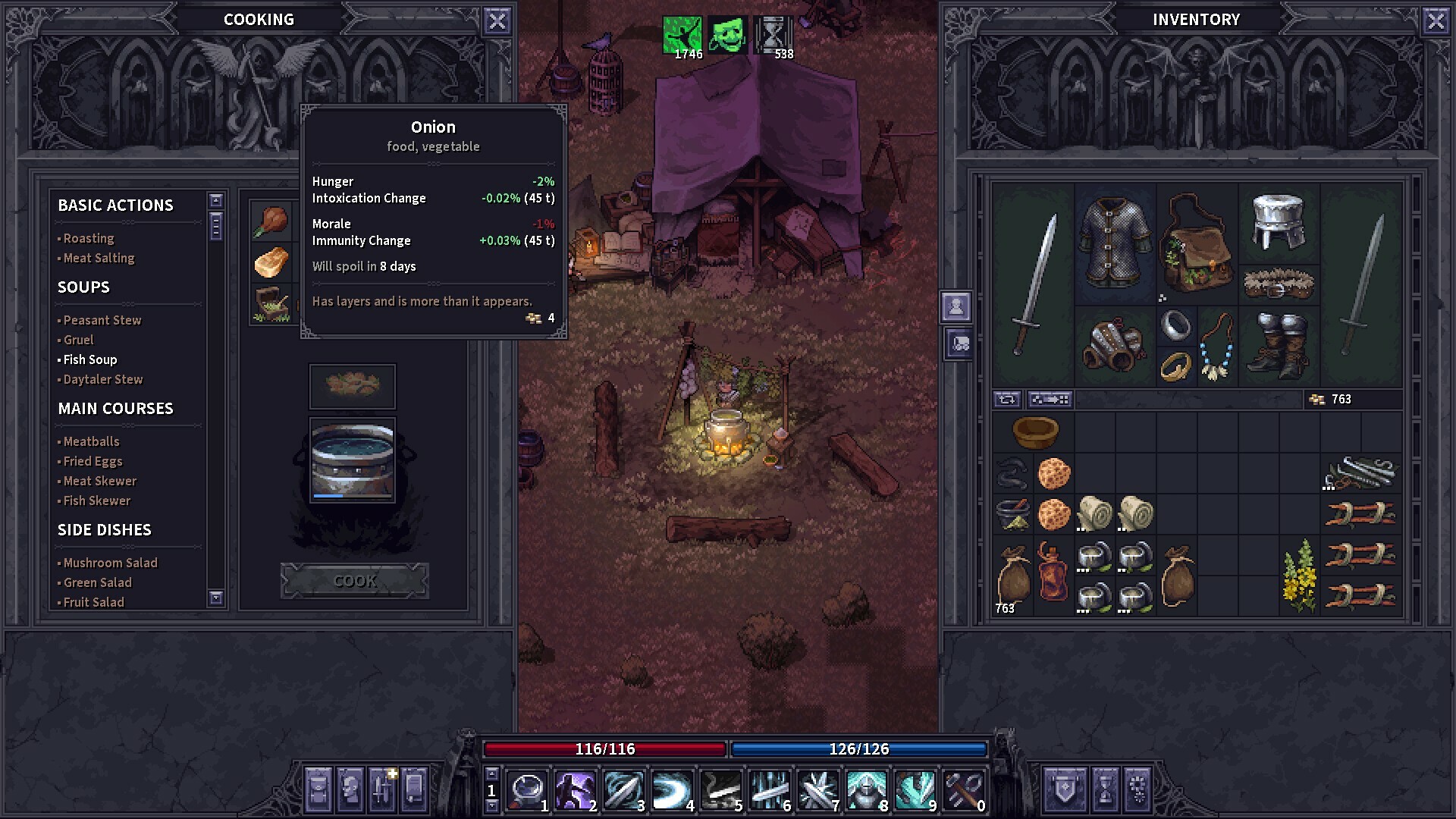Click the up arrow above the hotbar number
1456x819 pixels.
tap(491, 776)
